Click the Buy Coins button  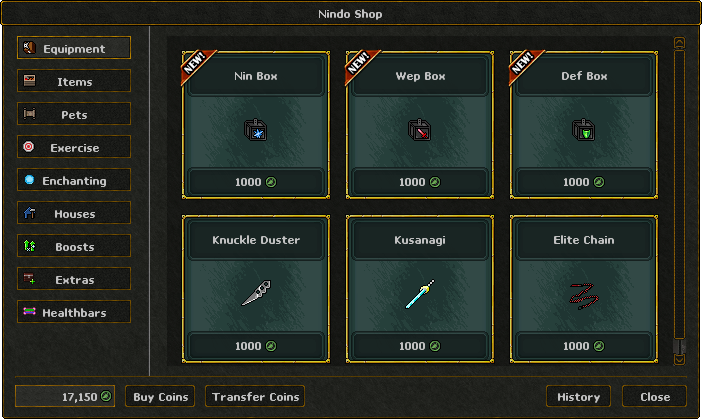pos(160,397)
